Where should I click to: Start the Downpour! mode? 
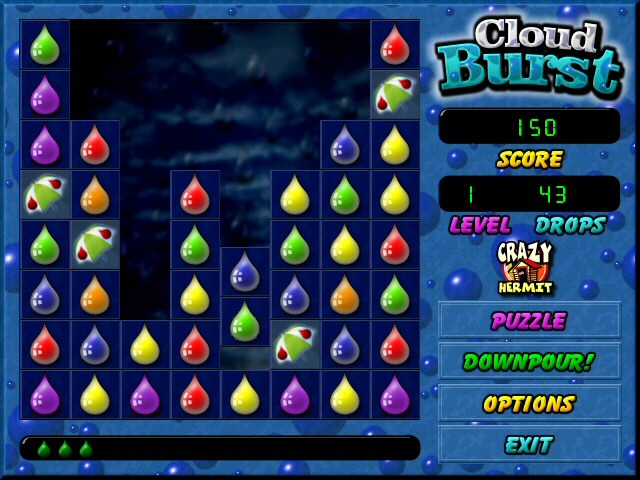529,362
